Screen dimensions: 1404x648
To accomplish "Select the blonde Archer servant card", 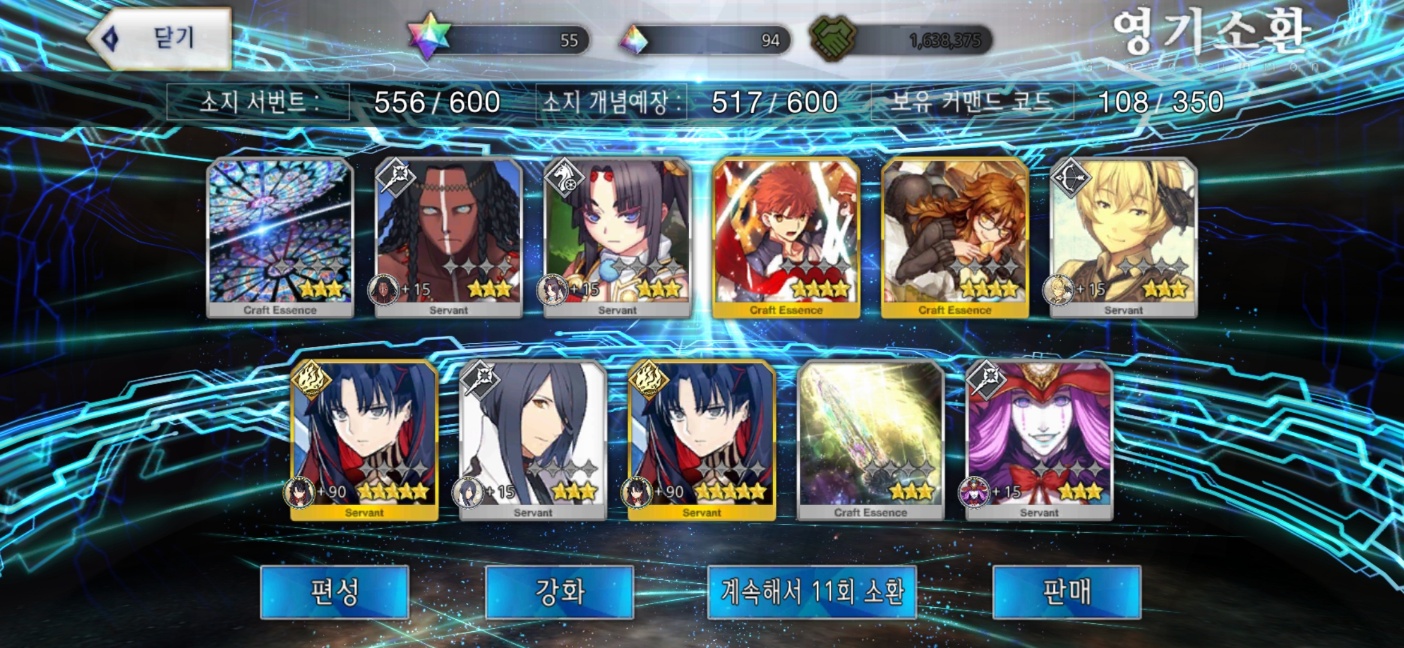I will (1123, 238).
